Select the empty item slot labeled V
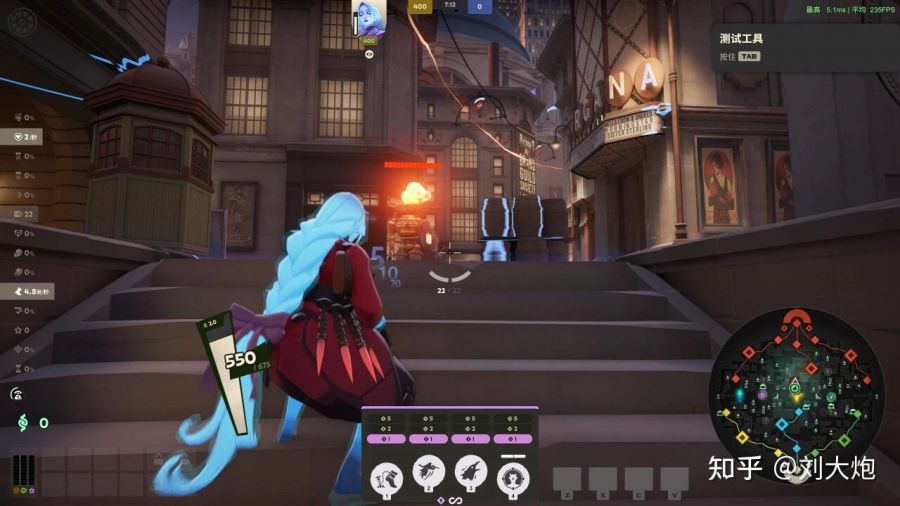 pyautogui.click(x=674, y=478)
